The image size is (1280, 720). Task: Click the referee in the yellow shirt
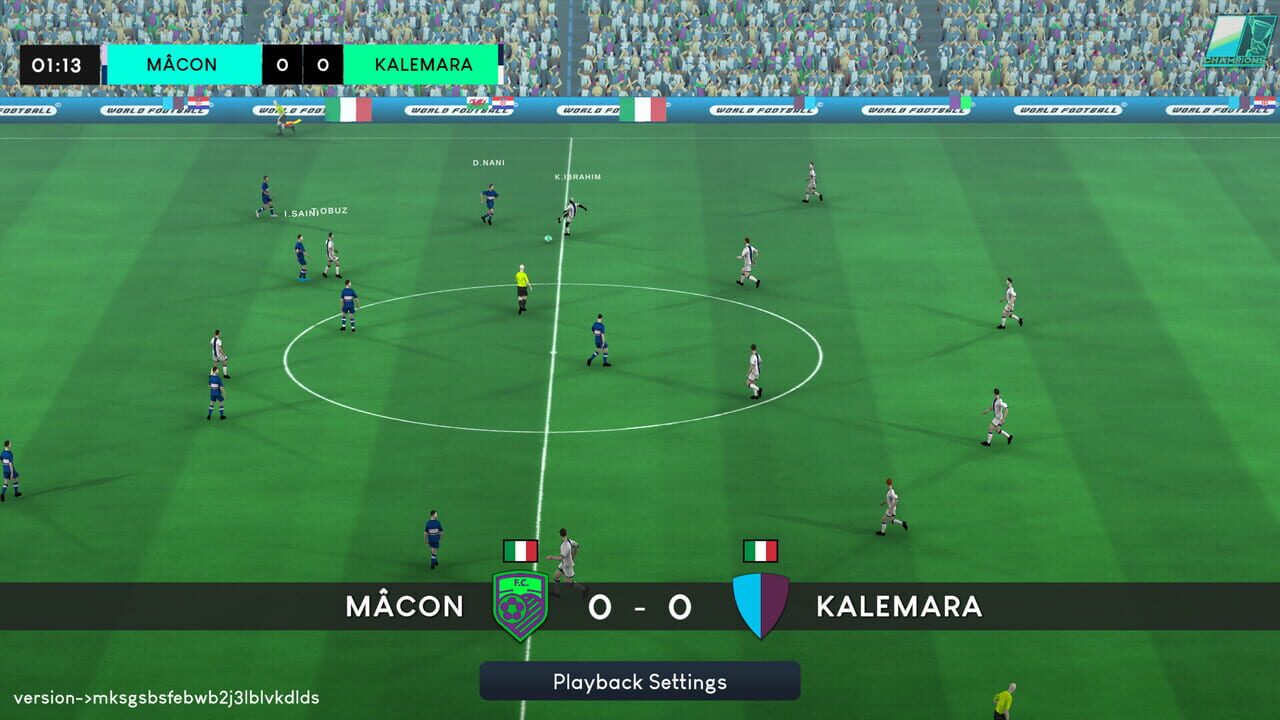pos(522,285)
